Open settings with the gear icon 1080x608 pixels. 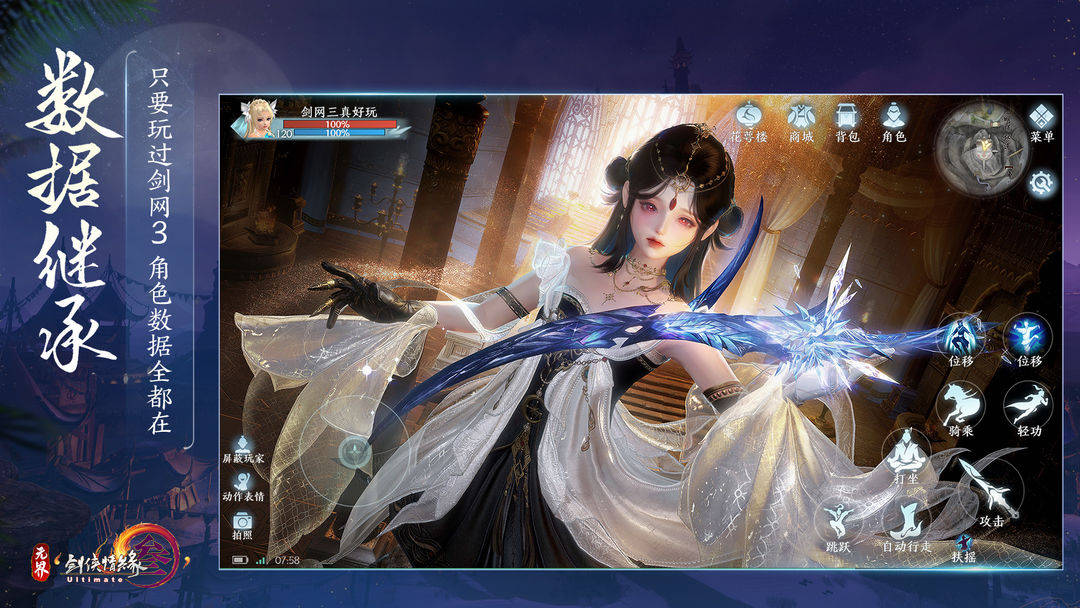pos(1043,182)
